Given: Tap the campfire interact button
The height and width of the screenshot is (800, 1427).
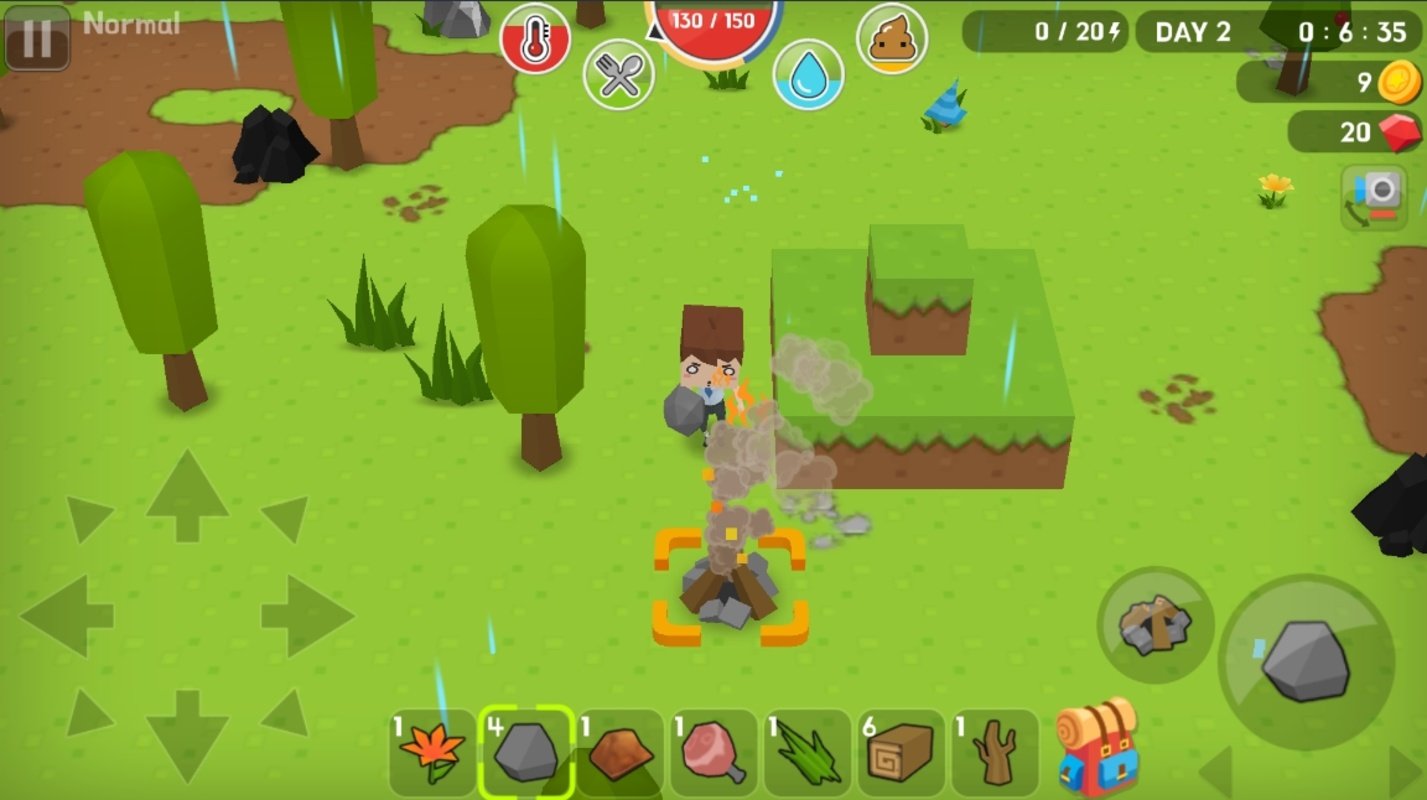Looking at the screenshot, I should coord(1155,625).
